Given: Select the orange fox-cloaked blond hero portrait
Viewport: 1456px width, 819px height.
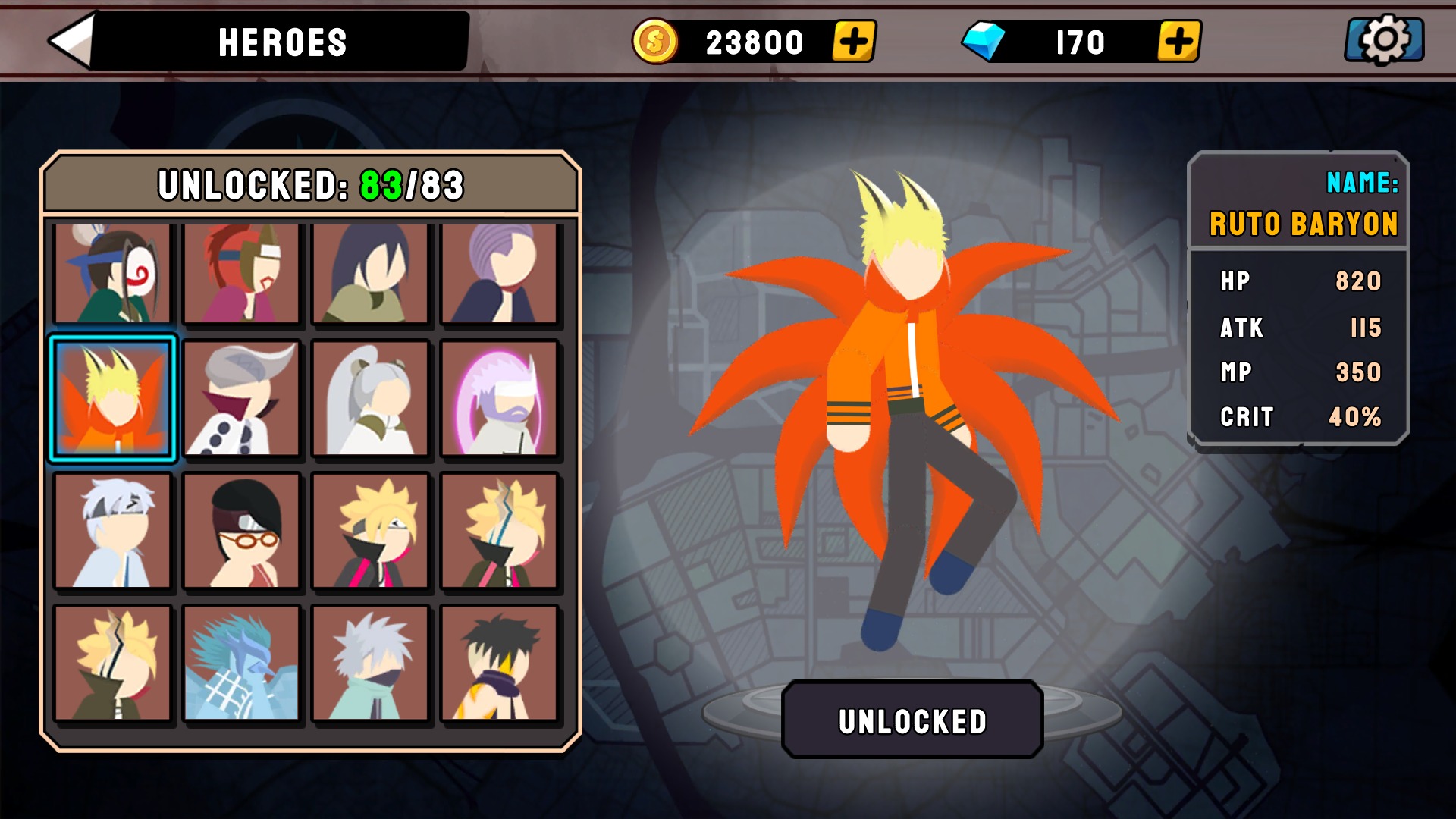Looking at the screenshot, I should click(x=113, y=398).
